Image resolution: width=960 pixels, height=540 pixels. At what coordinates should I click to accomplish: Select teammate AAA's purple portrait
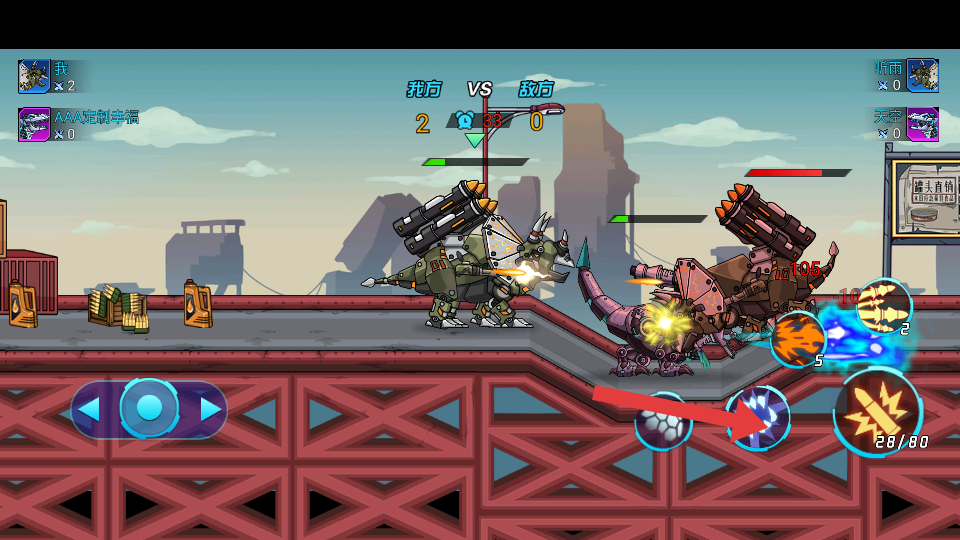coord(34,124)
